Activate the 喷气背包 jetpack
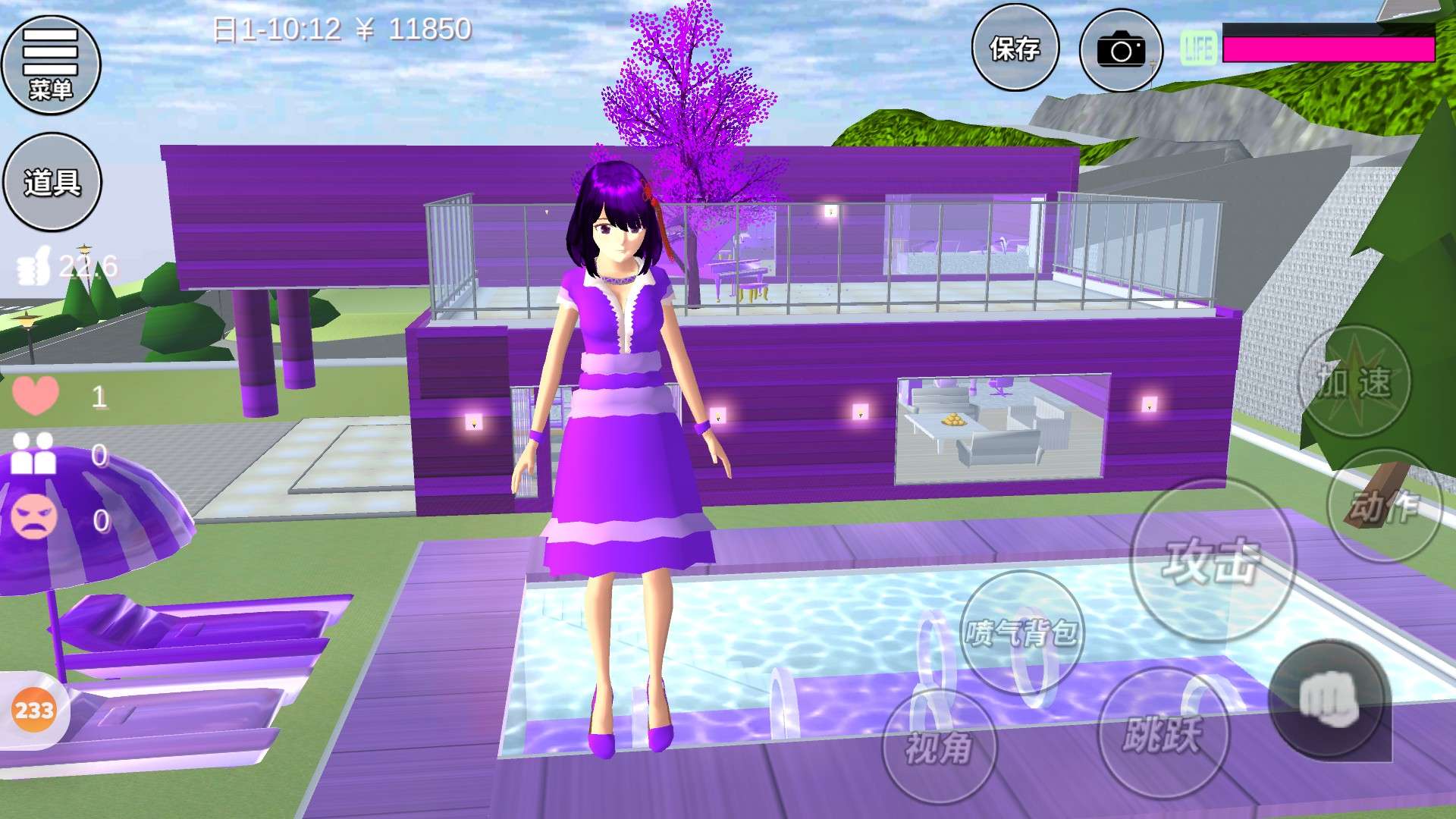The image size is (1456, 819). tap(1021, 632)
